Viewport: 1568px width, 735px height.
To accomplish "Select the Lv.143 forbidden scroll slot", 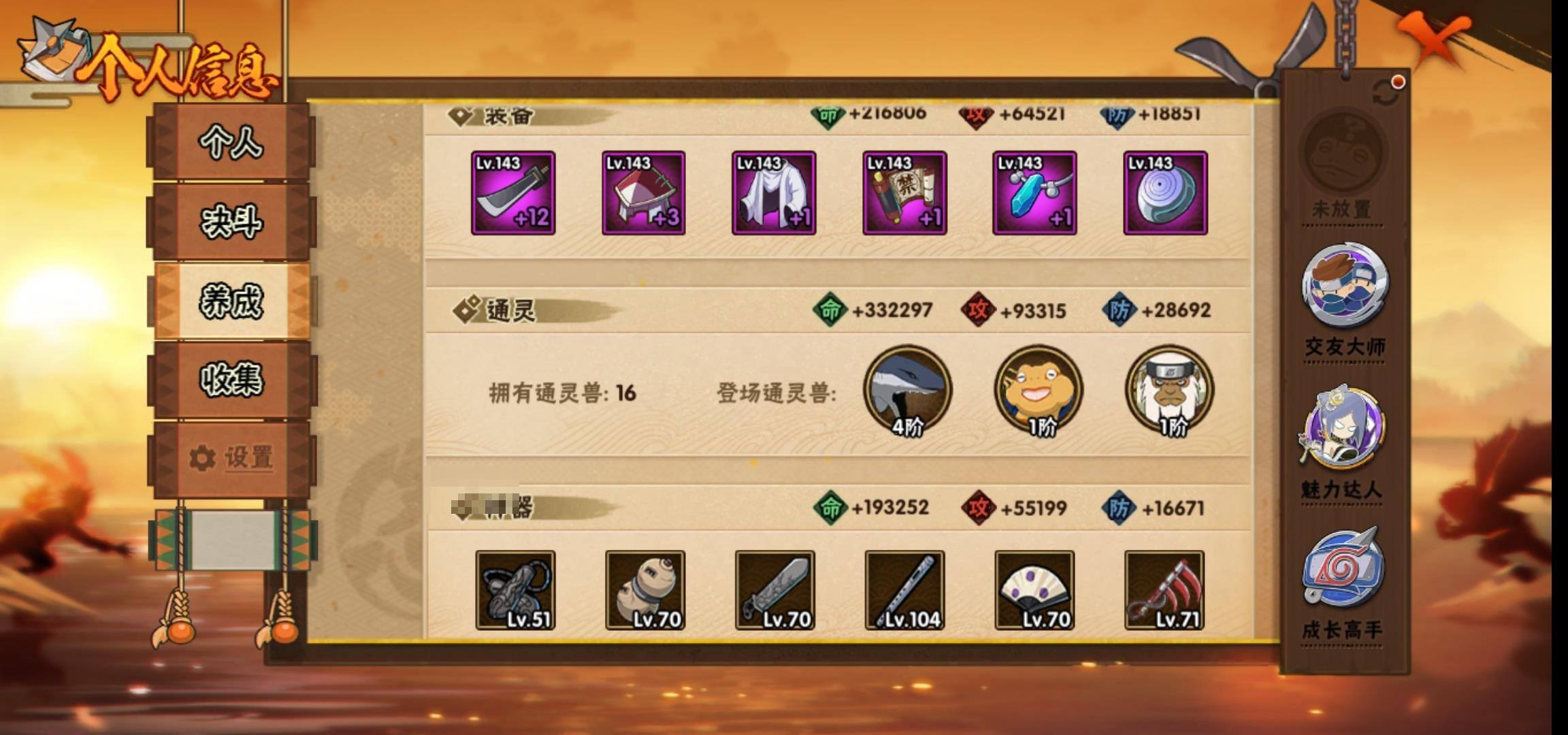I will point(904,193).
